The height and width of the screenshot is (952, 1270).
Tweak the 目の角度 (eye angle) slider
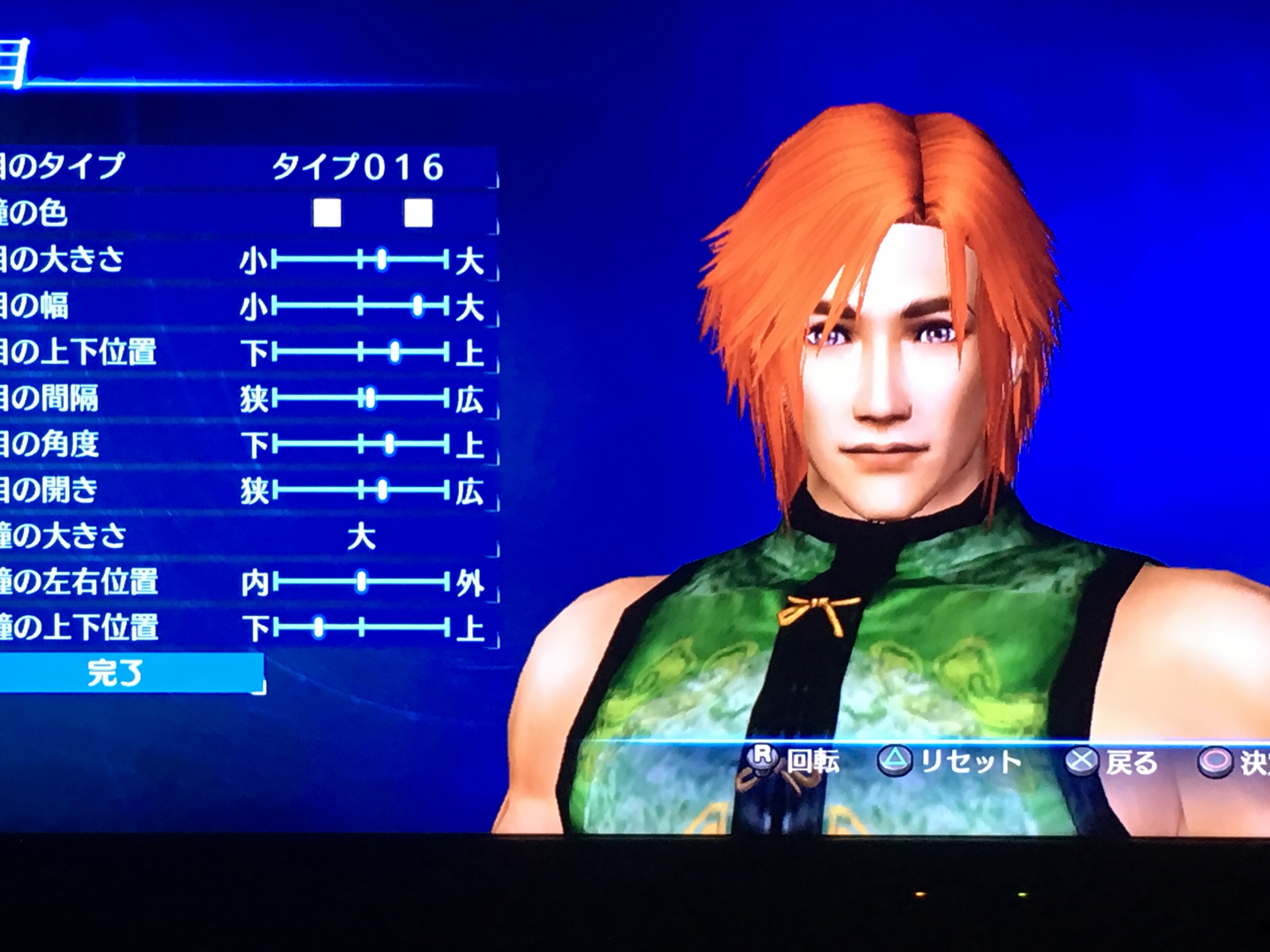tap(390, 444)
